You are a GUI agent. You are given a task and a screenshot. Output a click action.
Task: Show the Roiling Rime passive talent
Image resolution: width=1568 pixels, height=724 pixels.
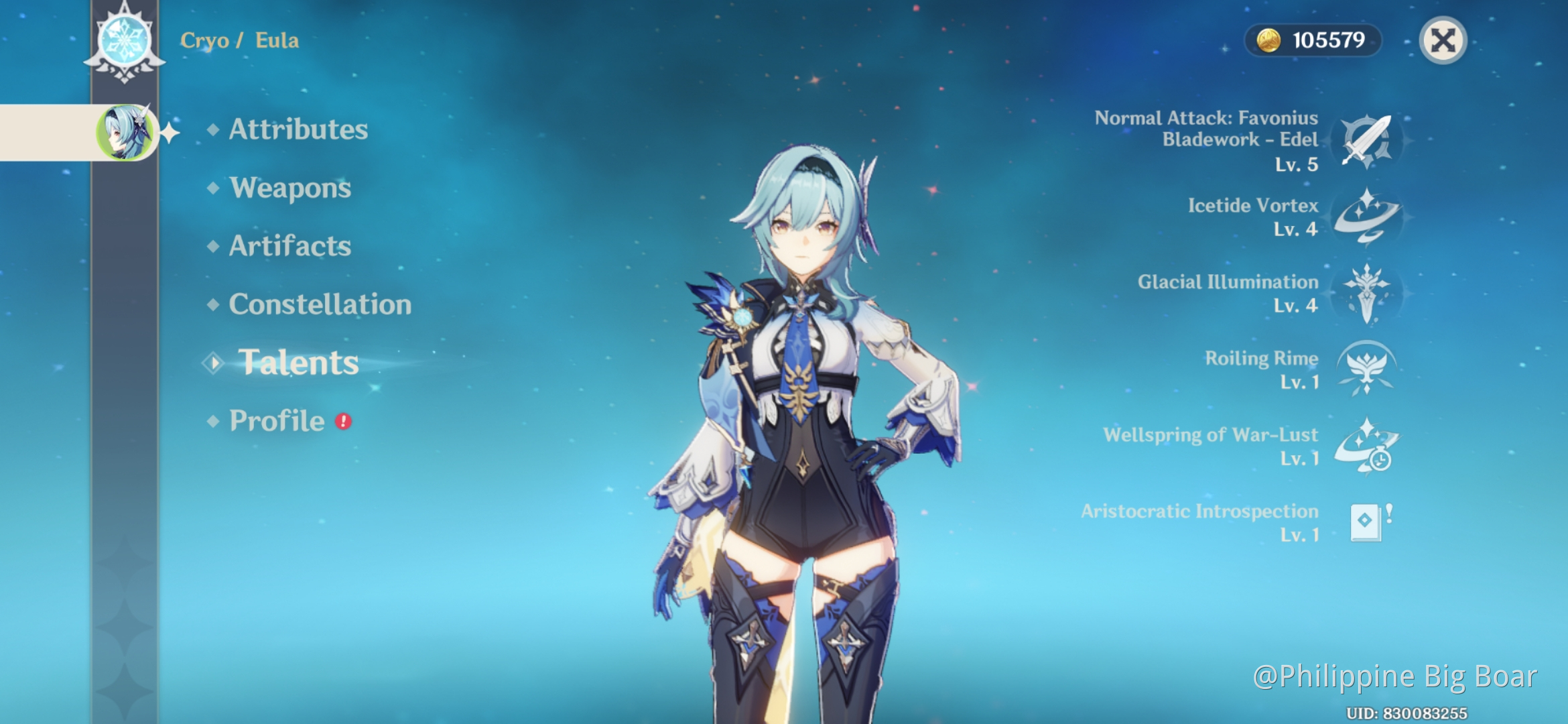pos(1367,369)
